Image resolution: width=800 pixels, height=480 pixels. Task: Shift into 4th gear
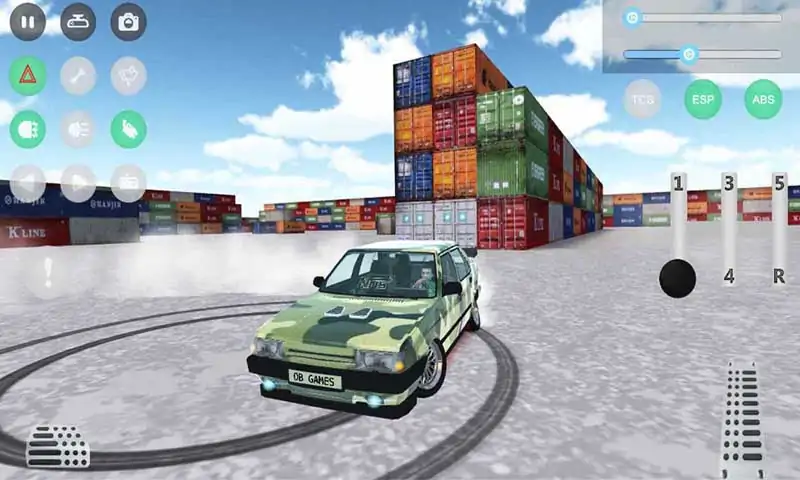pos(729,276)
